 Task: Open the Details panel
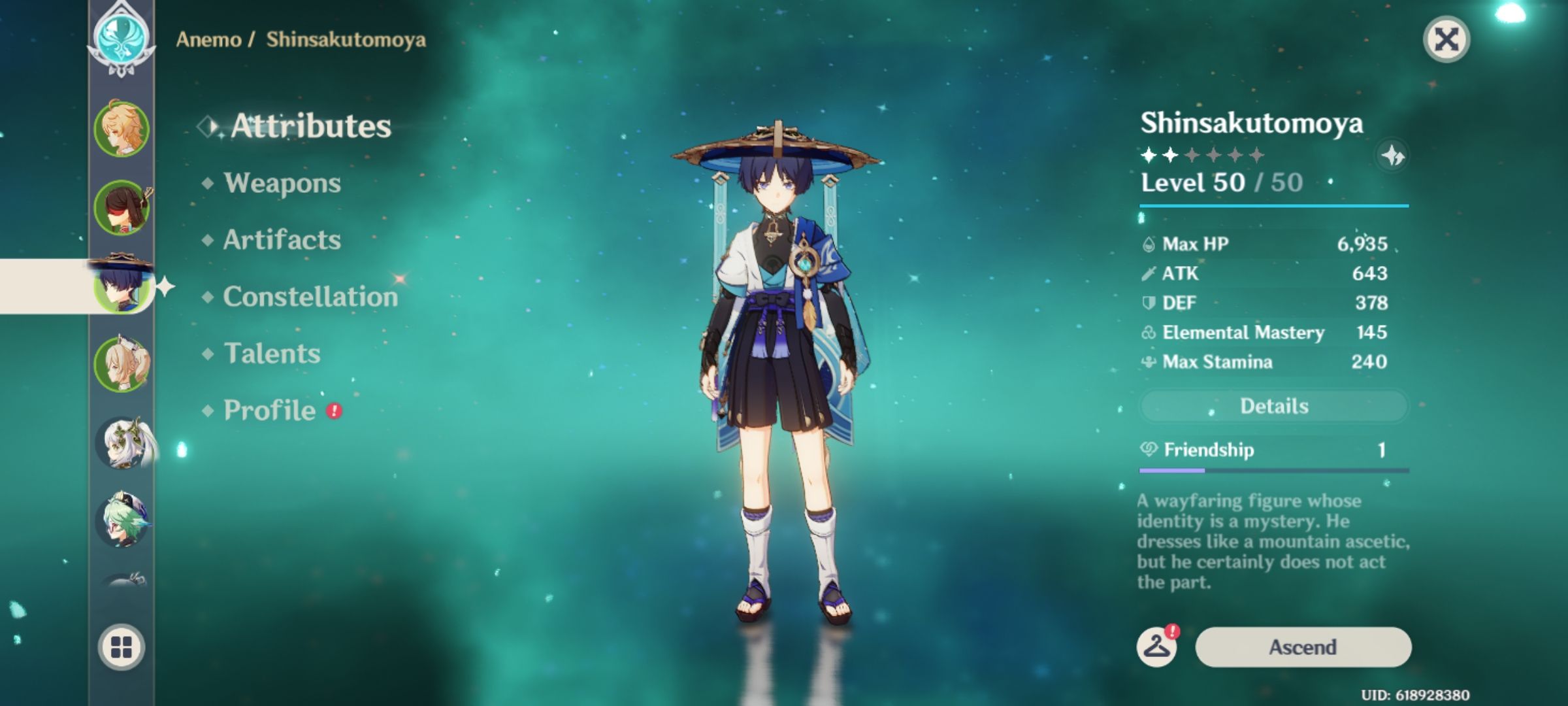1273,405
